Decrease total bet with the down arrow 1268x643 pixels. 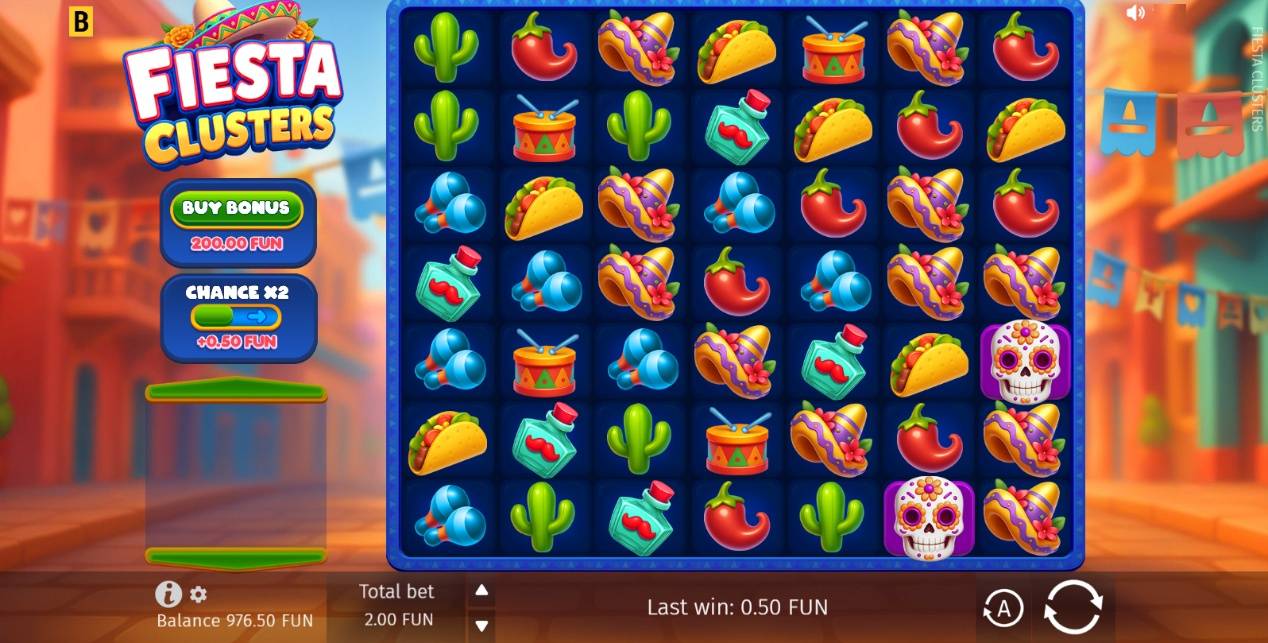[x=481, y=625]
